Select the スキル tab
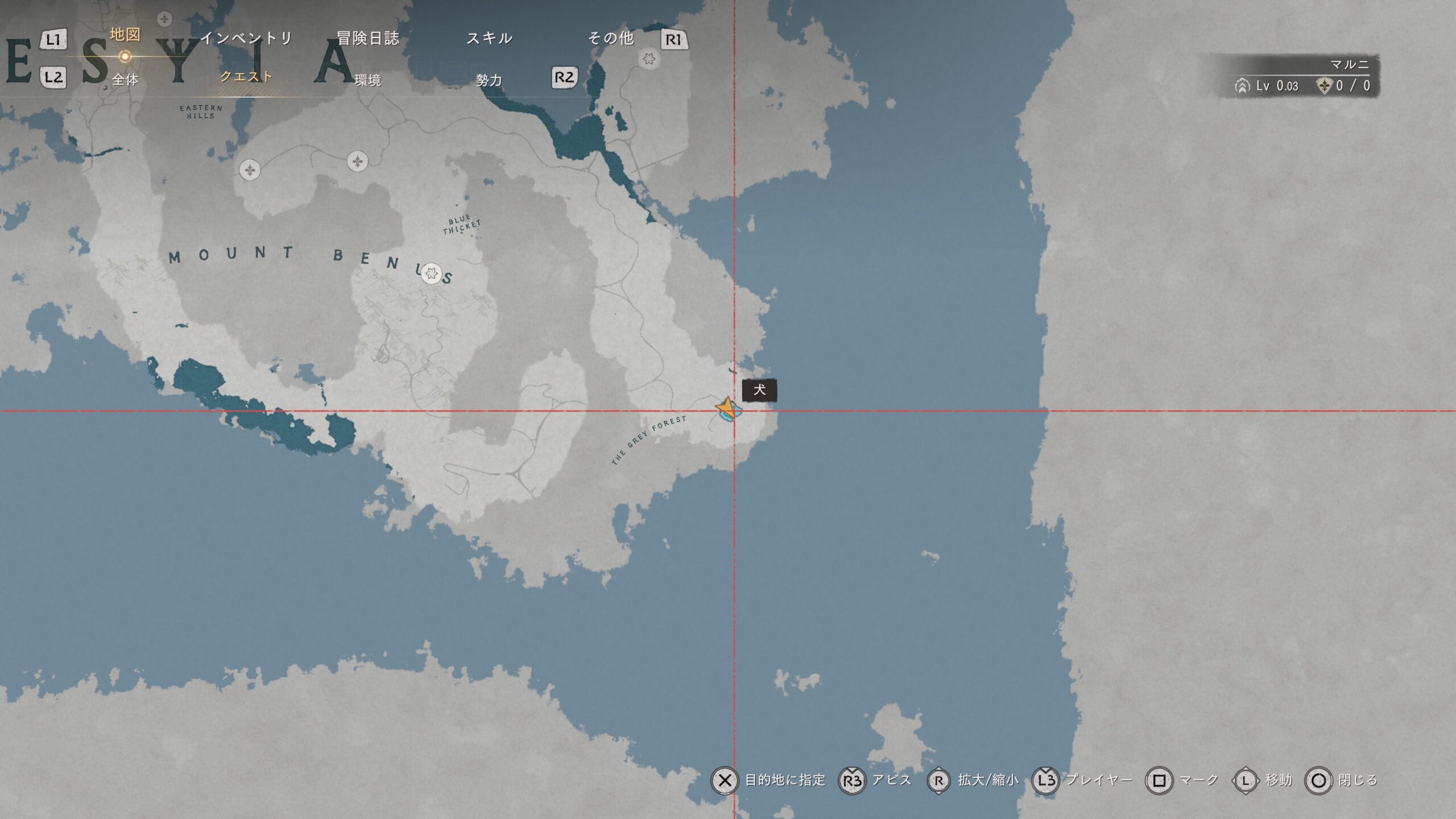1456x819 pixels. [x=489, y=38]
